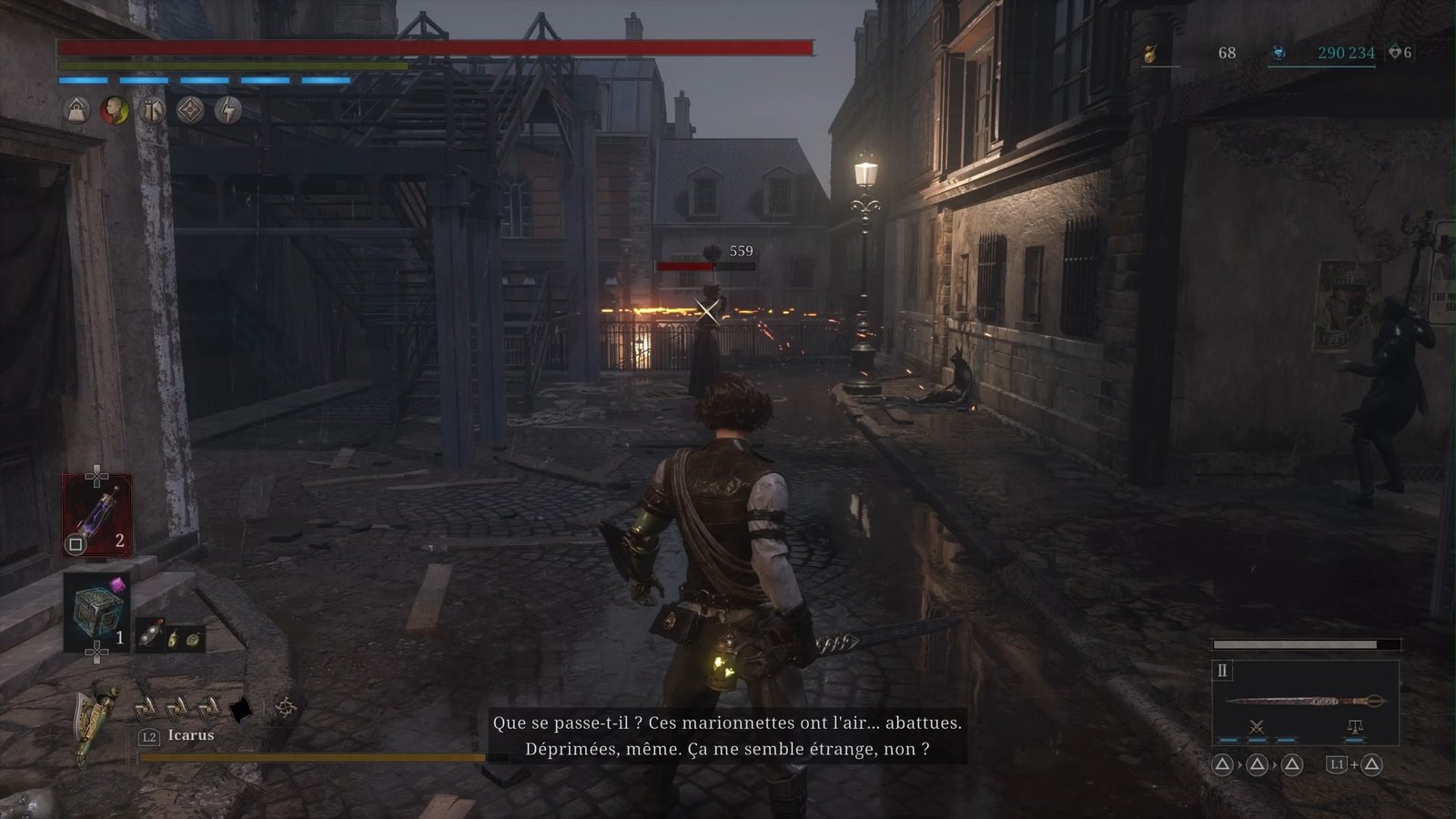Select the equipped dagger weapon panel
This screenshot has width=1456, height=819.
pos(1305,702)
